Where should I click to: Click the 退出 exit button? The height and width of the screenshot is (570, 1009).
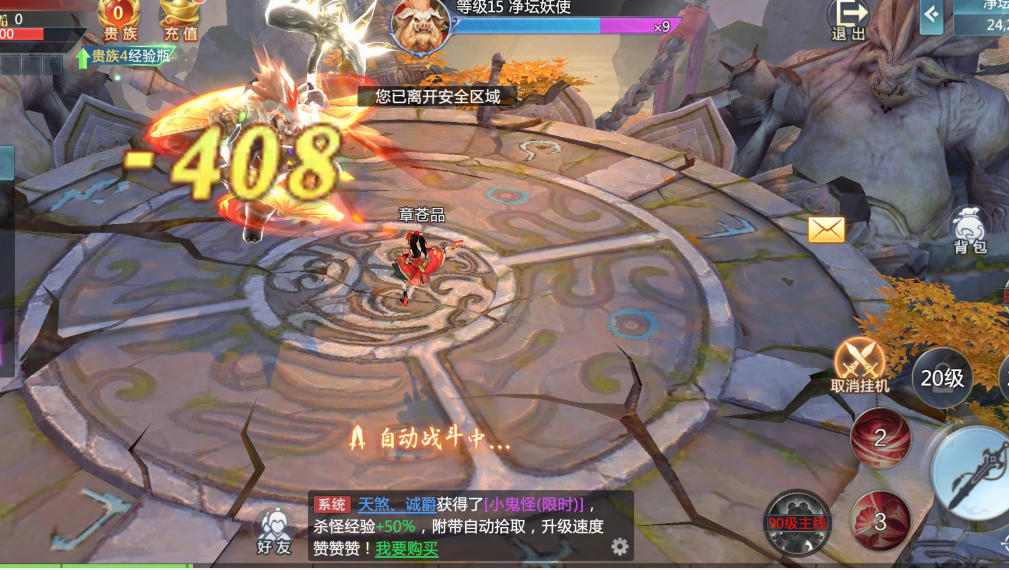coord(849,18)
